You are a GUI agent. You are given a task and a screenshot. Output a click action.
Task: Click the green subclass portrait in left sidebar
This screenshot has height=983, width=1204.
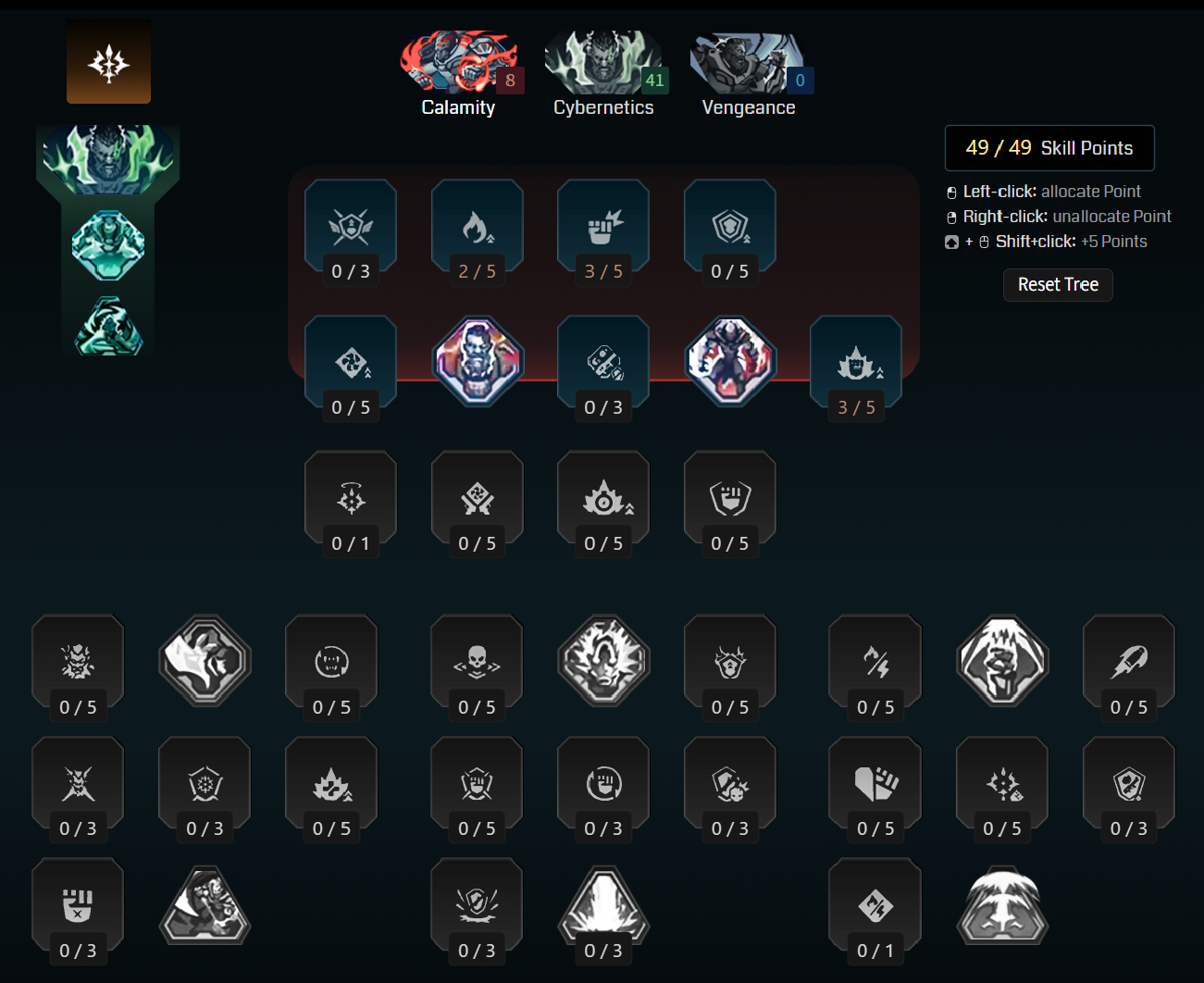point(108,157)
